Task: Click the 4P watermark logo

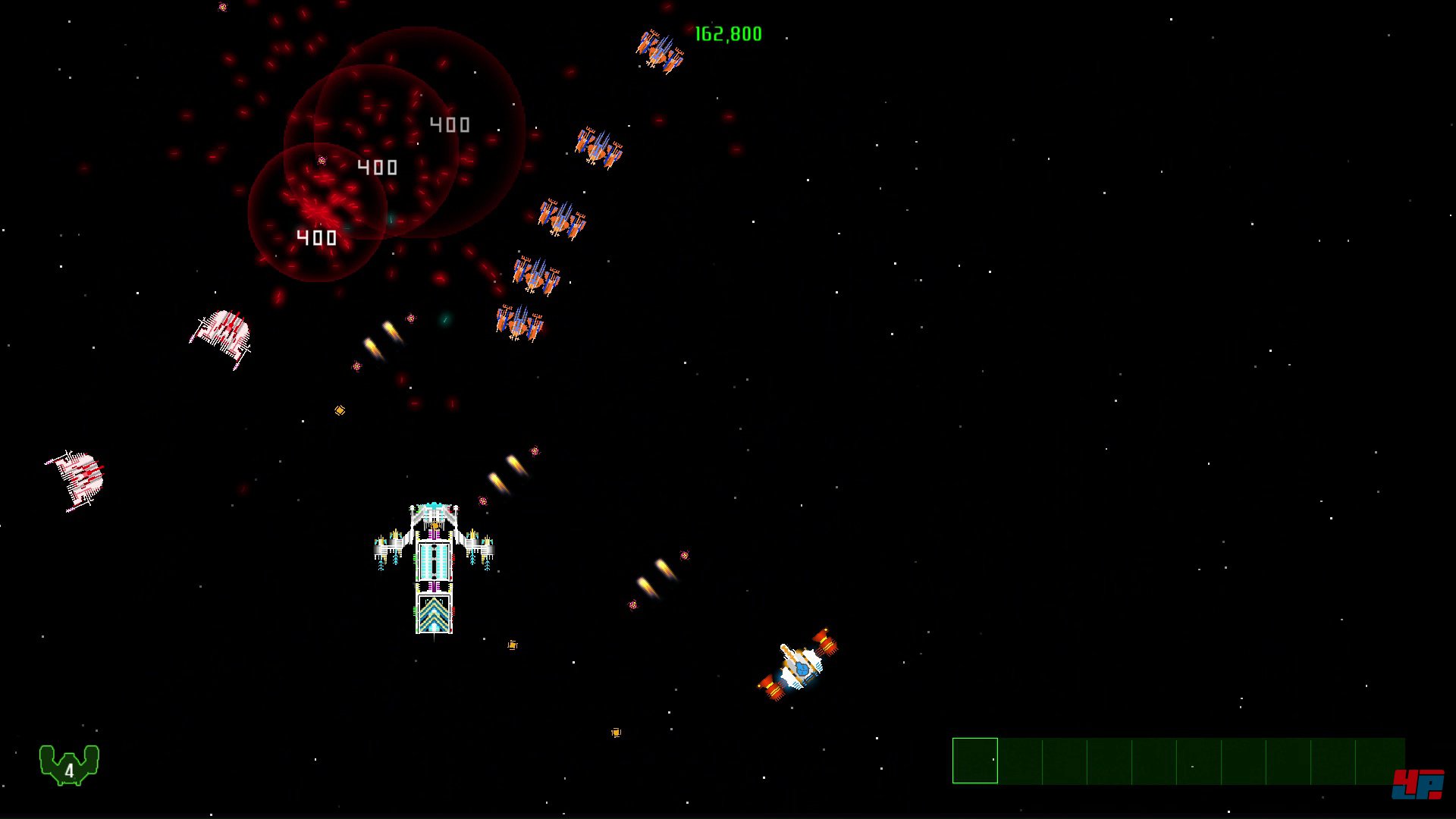Action: pyautogui.click(x=1417, y=784)
